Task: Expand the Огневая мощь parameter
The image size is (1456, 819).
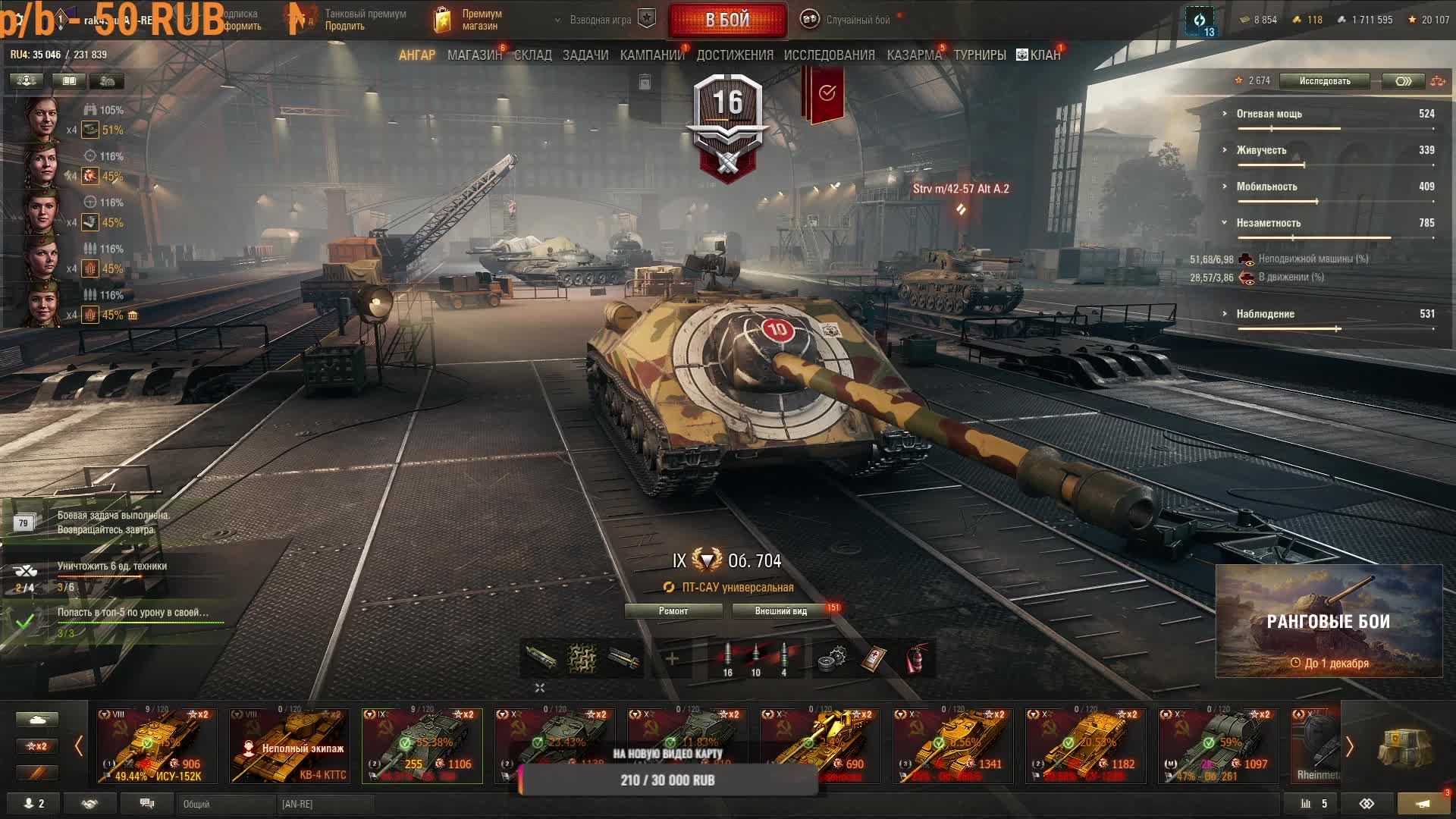Action: tap(1269, 114)
